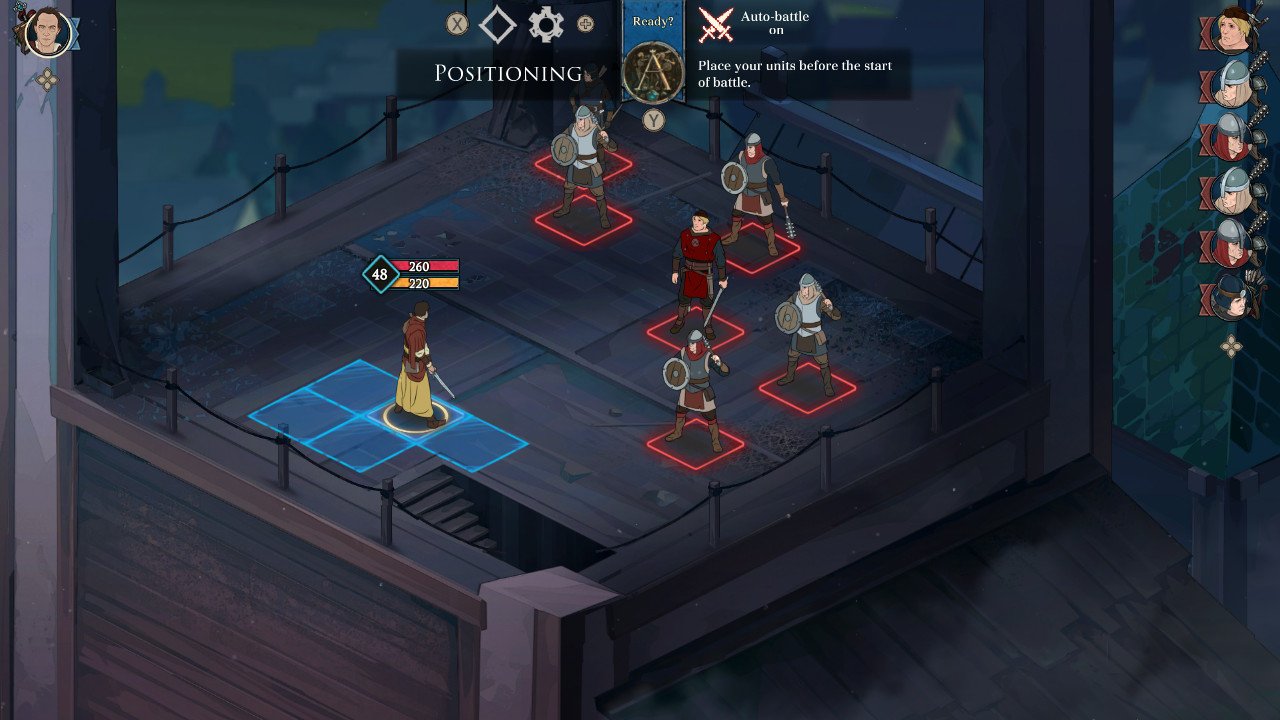Select the archer portrait at the bottom of the enemy roster
Screen dimensions: 1280x720
(1230, 297)
